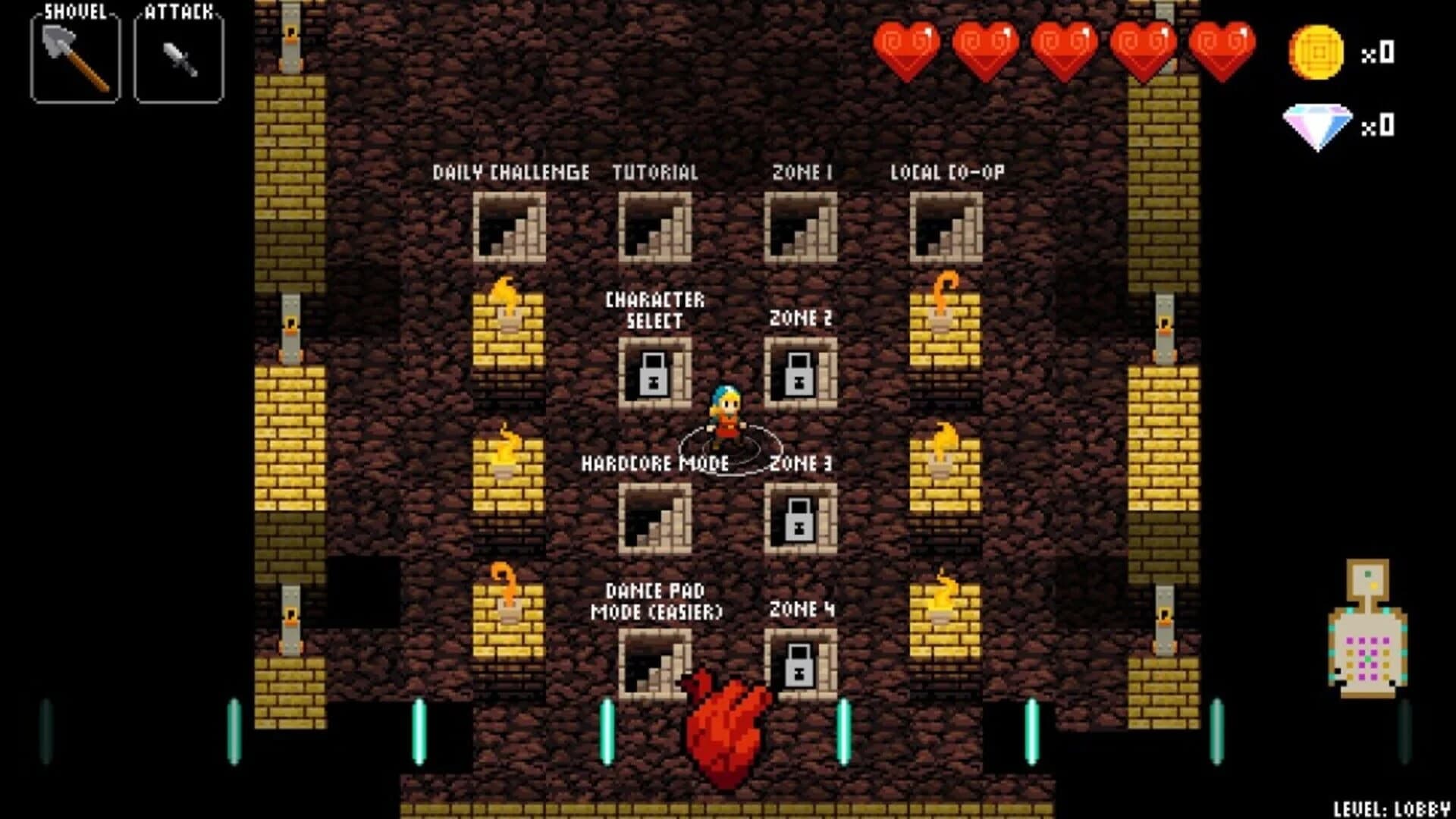This screenshot has width=1456, height=819.
Task: Enter the Daily Challenge stairway
Action: click(510, 226)
